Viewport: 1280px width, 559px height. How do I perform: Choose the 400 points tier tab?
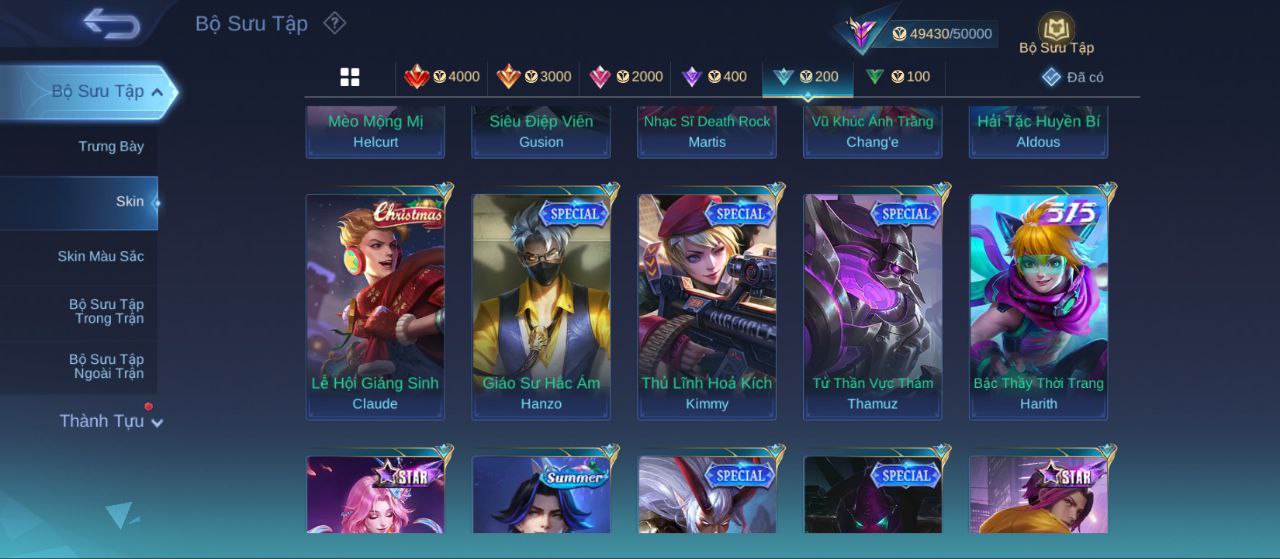tap(714, 77)
